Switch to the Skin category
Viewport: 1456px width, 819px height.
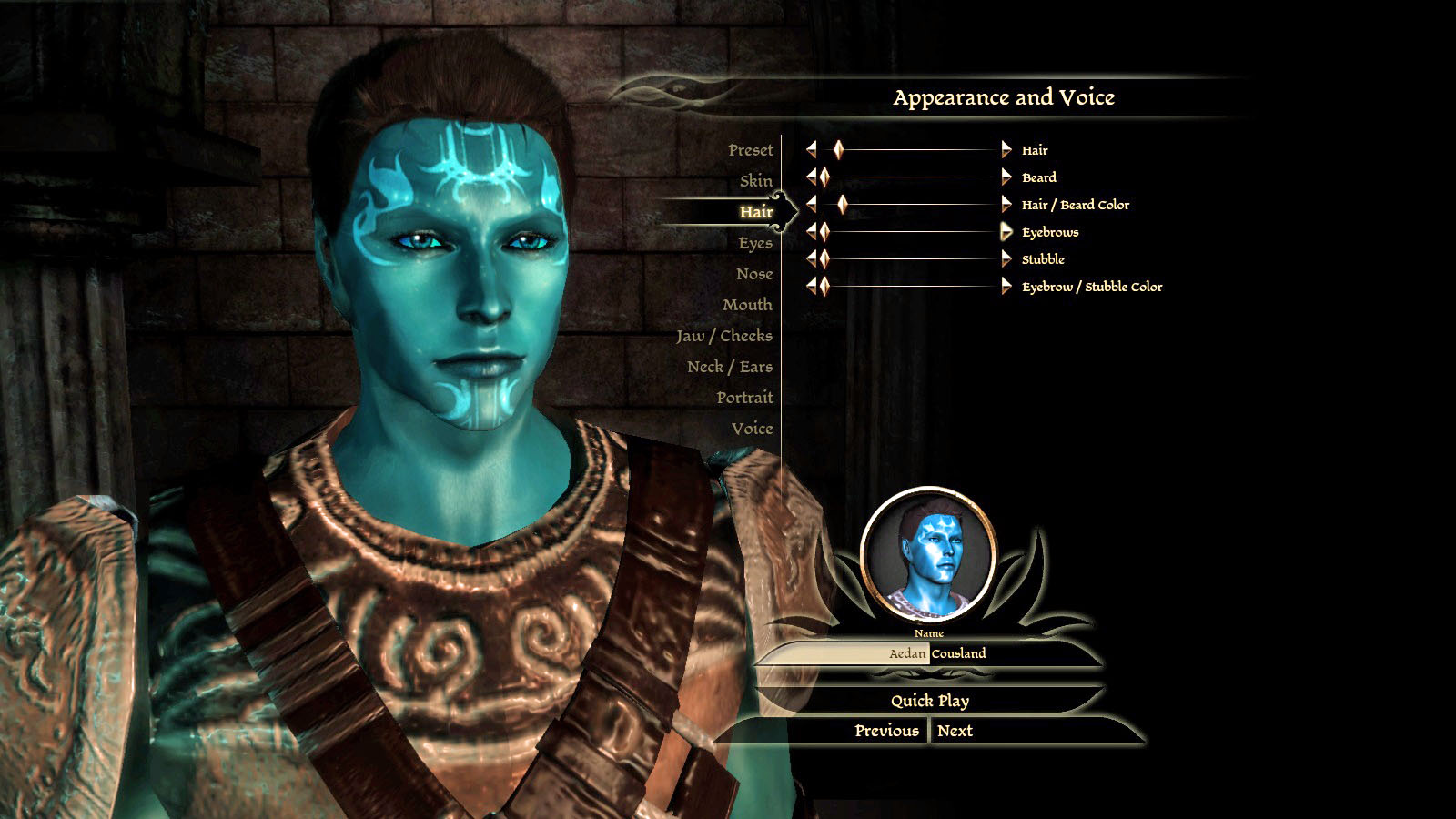[755, 181]
